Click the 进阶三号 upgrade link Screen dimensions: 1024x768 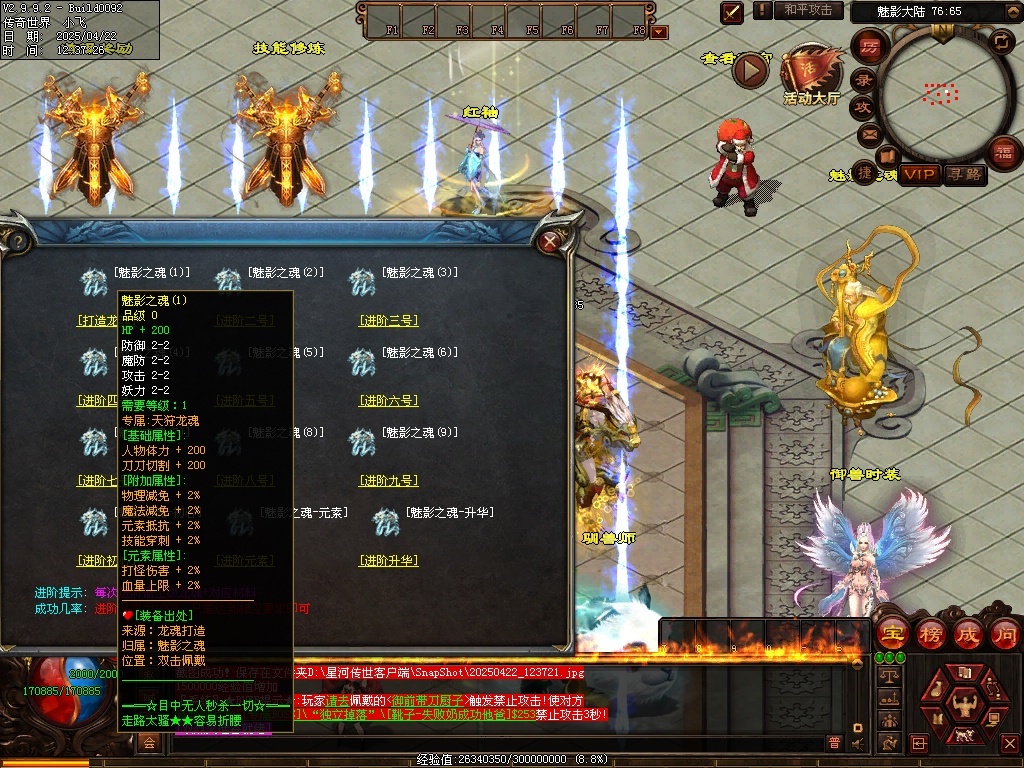[388, 321]
